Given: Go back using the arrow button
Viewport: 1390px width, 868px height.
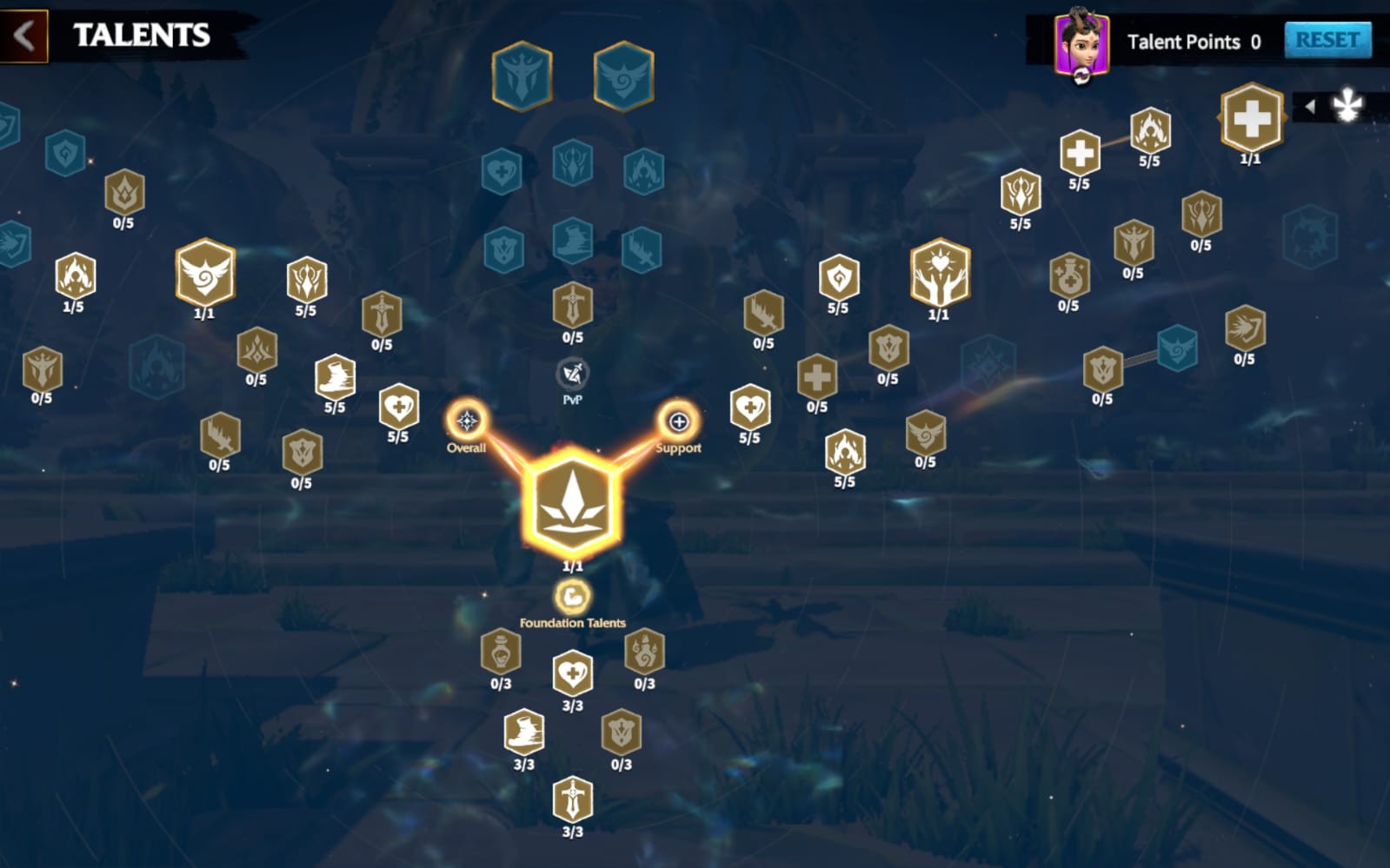Looking at the screenshot, I should coord(23,36).
